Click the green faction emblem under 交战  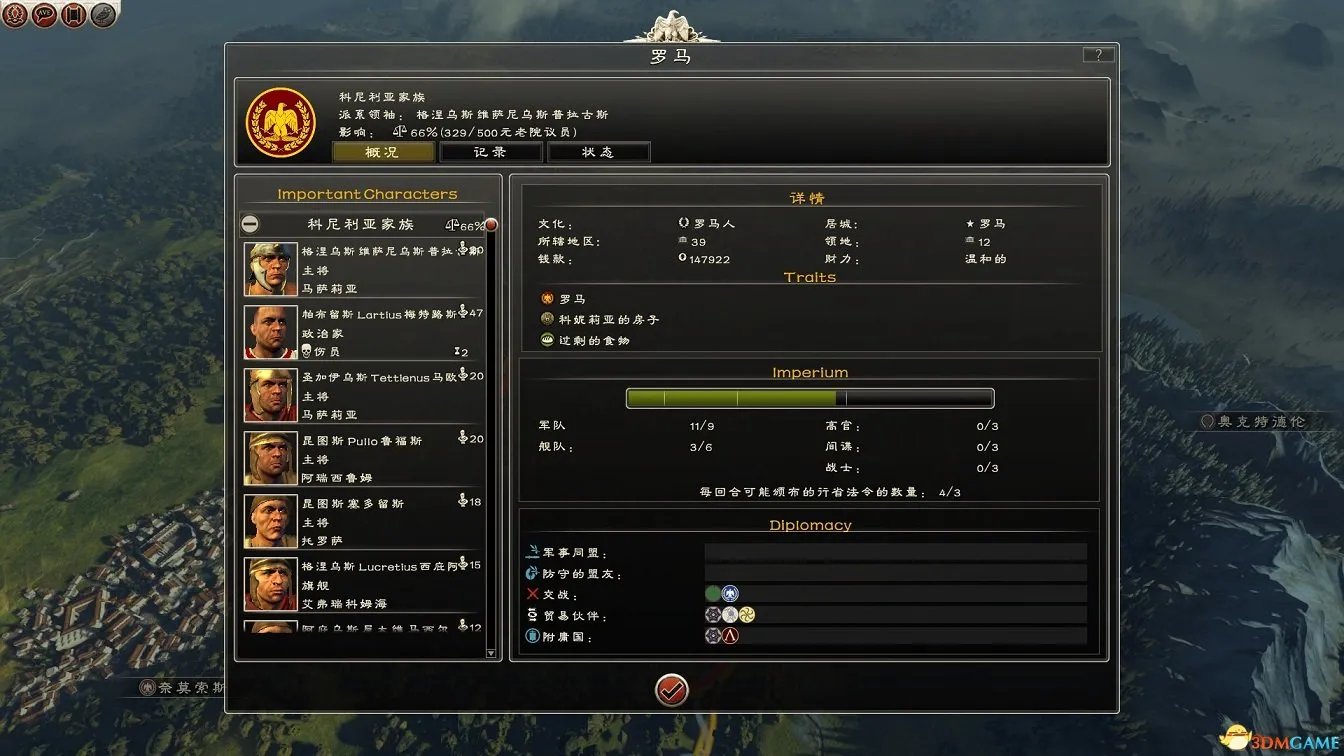[x=712, y=593]
